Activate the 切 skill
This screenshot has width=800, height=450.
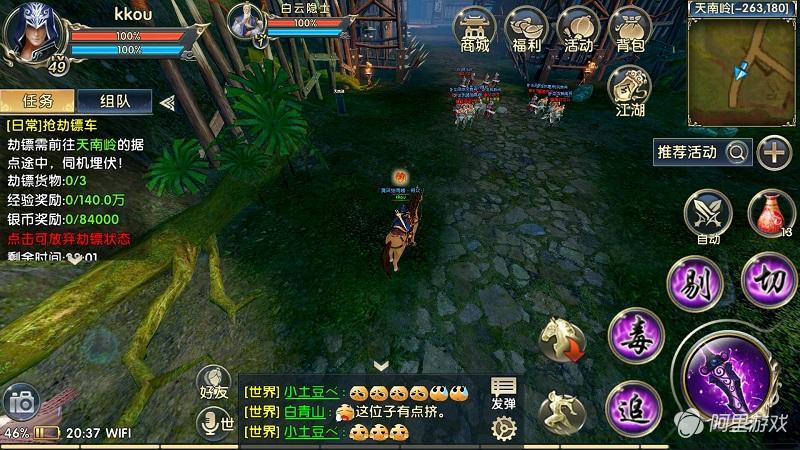pos(770,277)
